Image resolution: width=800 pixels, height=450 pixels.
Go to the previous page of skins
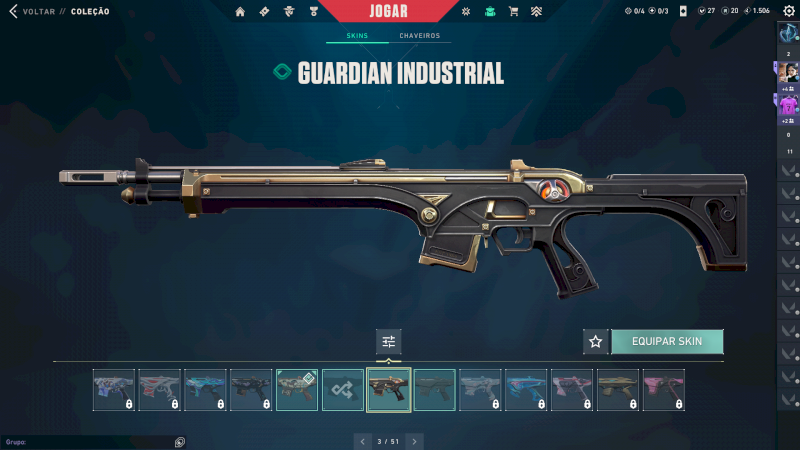363,441
